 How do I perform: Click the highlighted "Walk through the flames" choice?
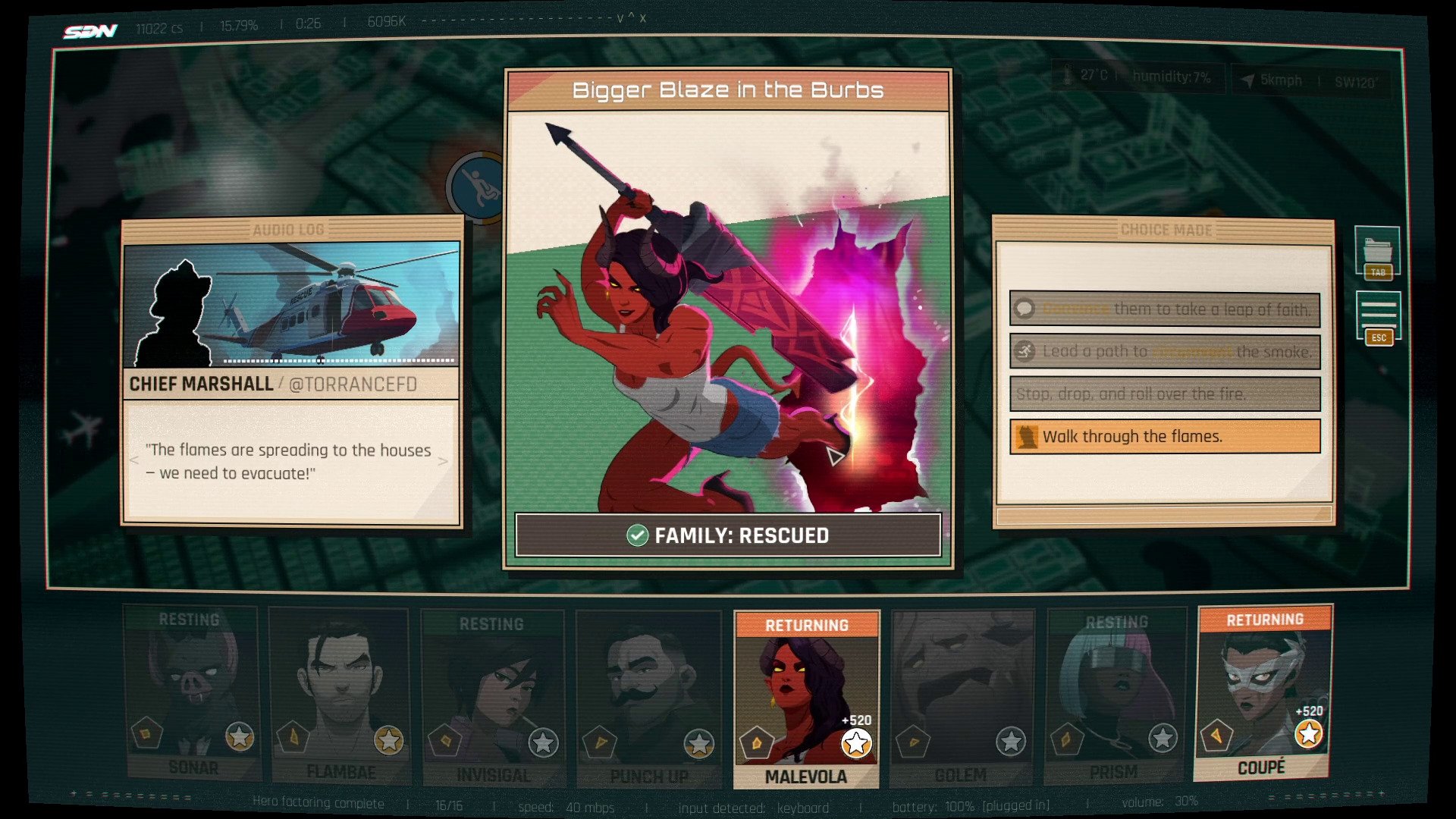click(x=1165, y=437)
